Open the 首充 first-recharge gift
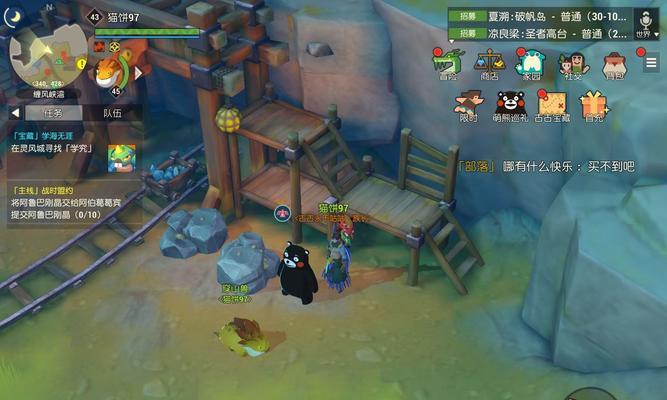667x400 pixels. click(594, 105)
